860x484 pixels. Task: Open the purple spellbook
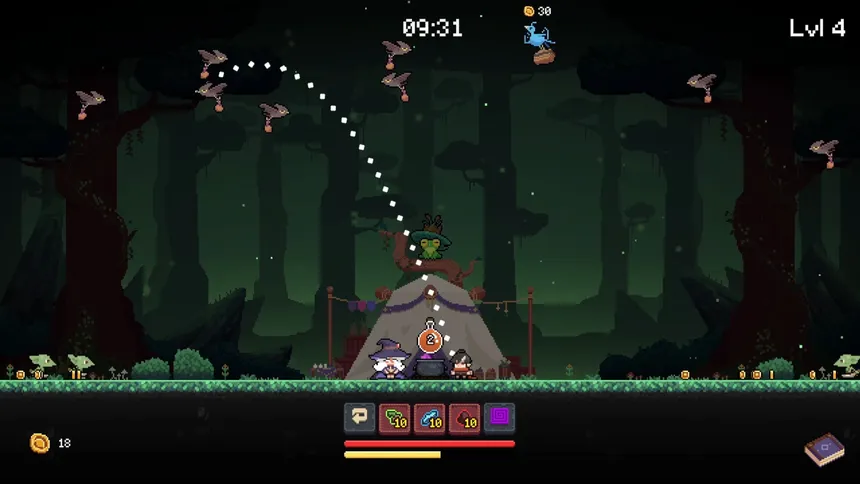point(824,449)
